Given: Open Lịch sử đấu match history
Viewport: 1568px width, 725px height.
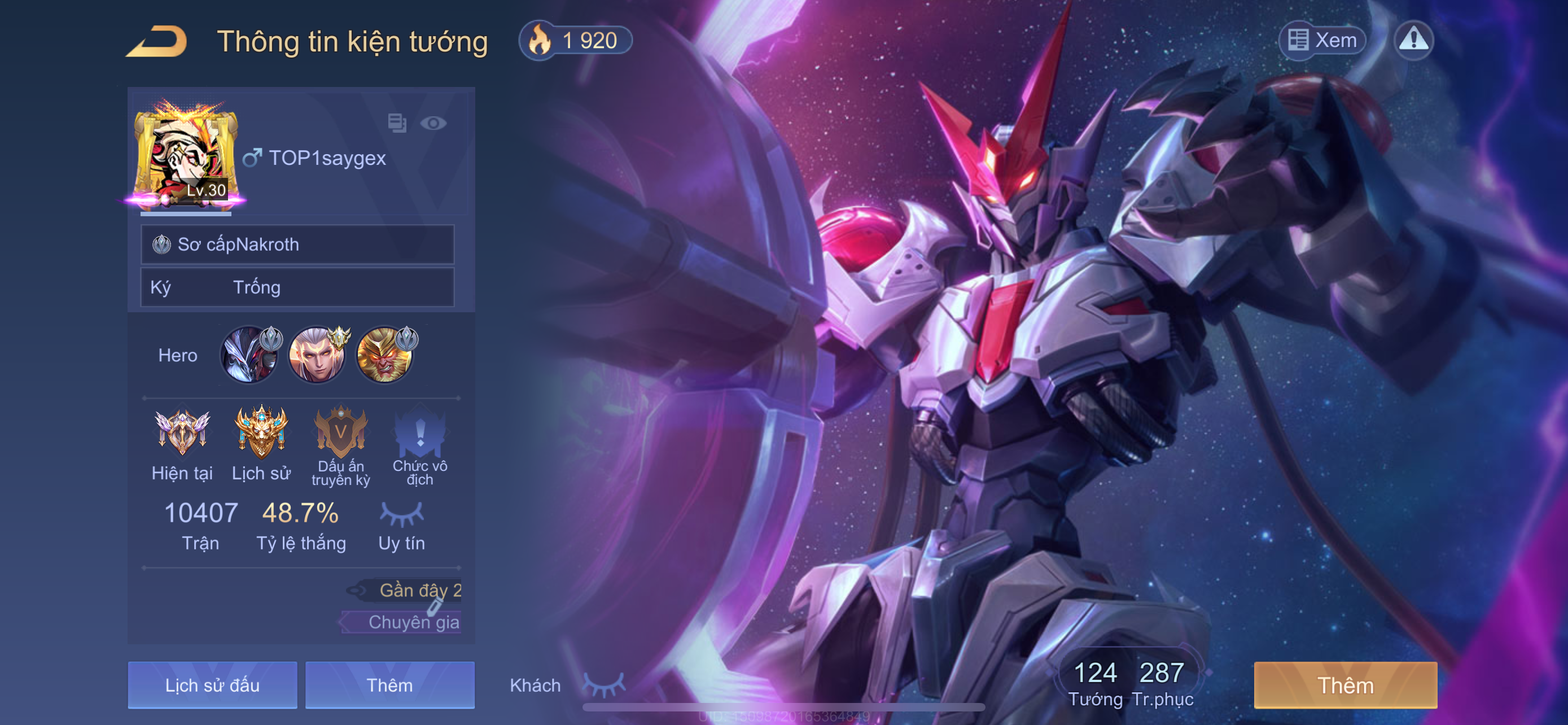Looking at the screenshot, I should pyautogui.click(x=212, y=685).
